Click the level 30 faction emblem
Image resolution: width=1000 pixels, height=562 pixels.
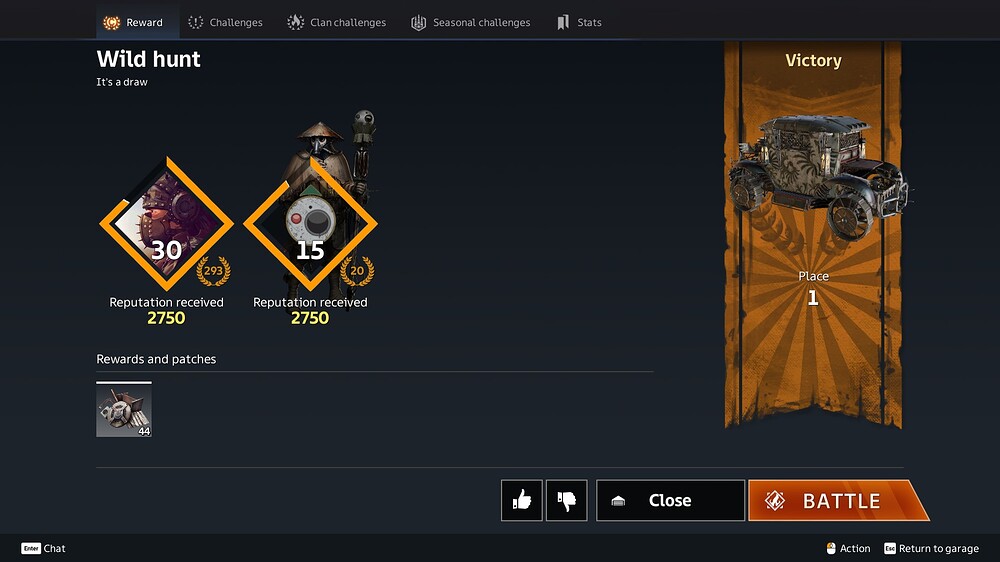coord(166,224)
